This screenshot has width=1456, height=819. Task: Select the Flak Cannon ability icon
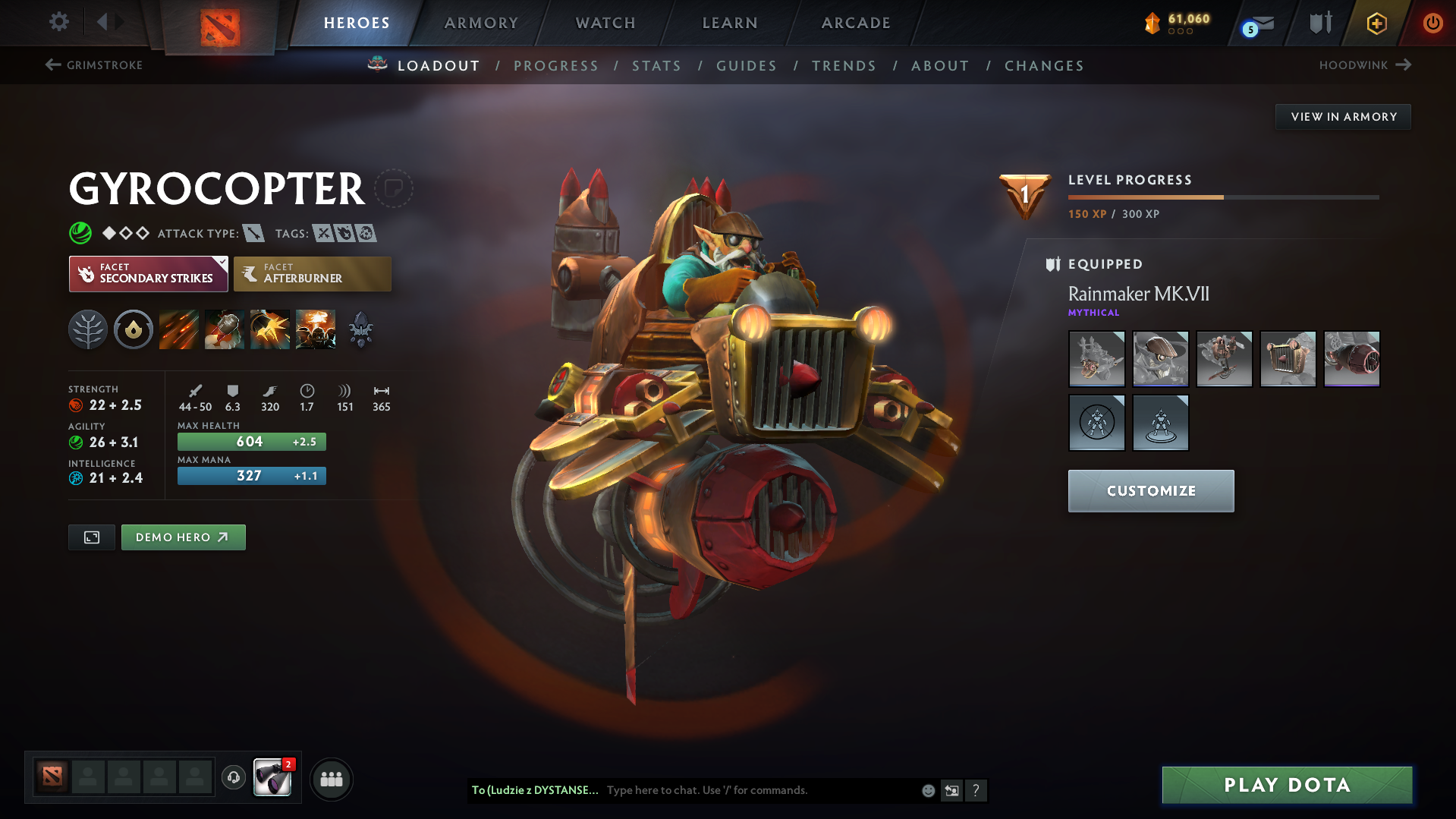[x=269, y=329]
